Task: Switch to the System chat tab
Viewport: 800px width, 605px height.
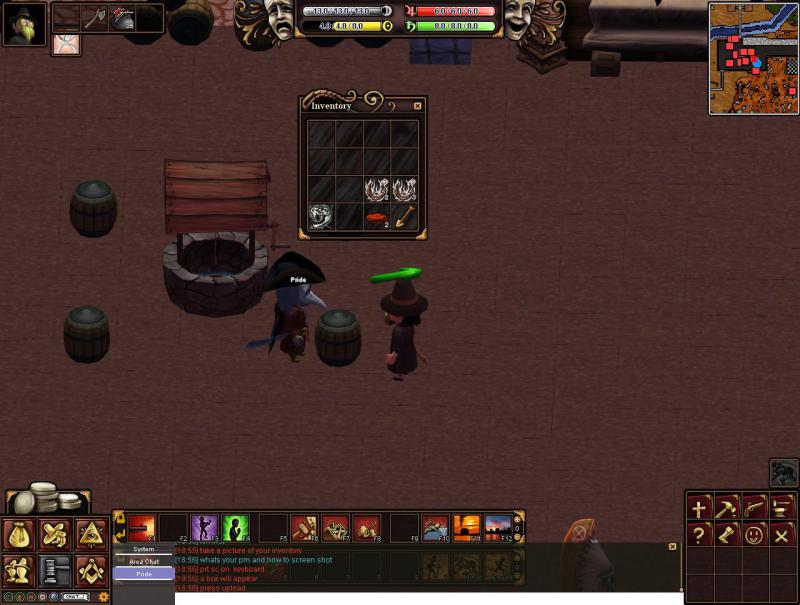Action: [144, 550]
